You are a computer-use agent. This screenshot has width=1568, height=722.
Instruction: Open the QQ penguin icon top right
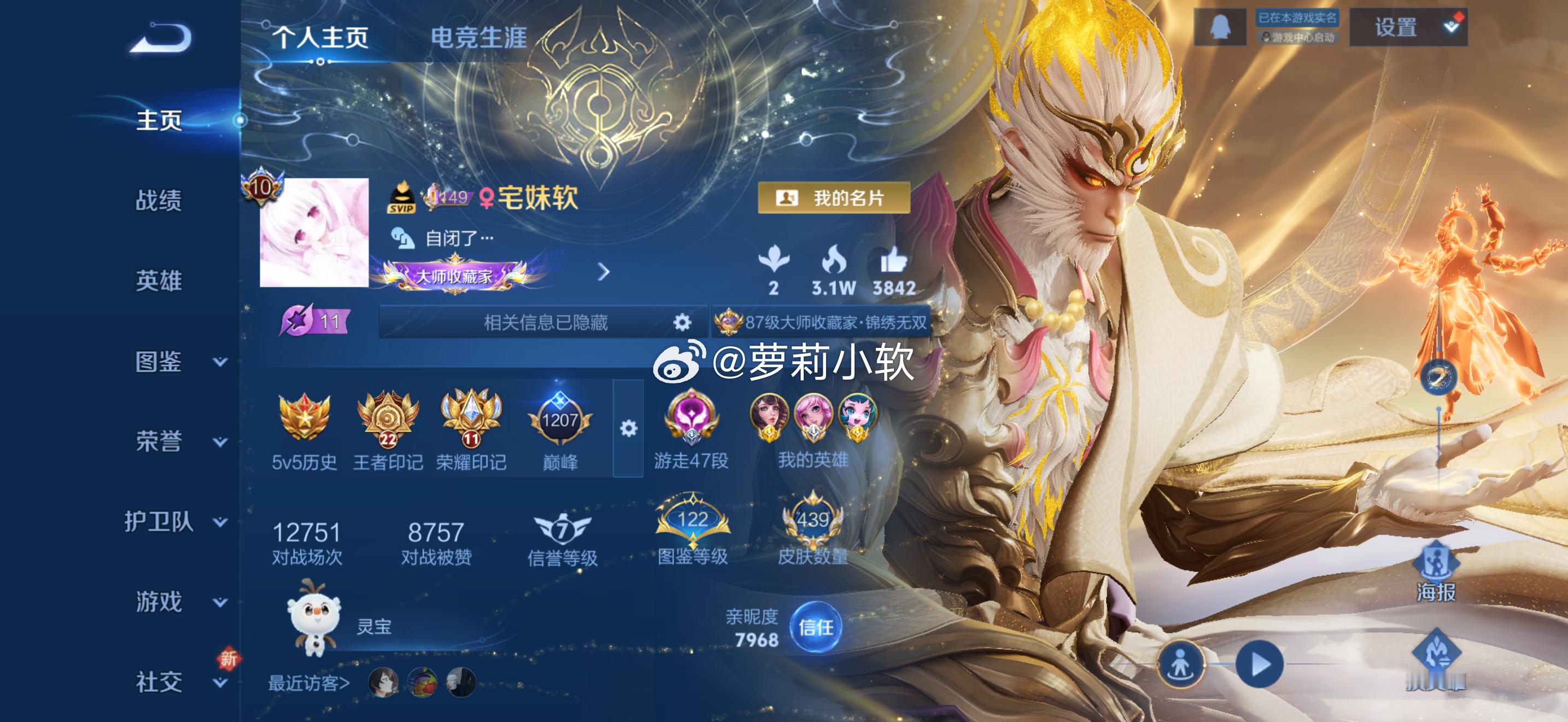click(1220, 26)
